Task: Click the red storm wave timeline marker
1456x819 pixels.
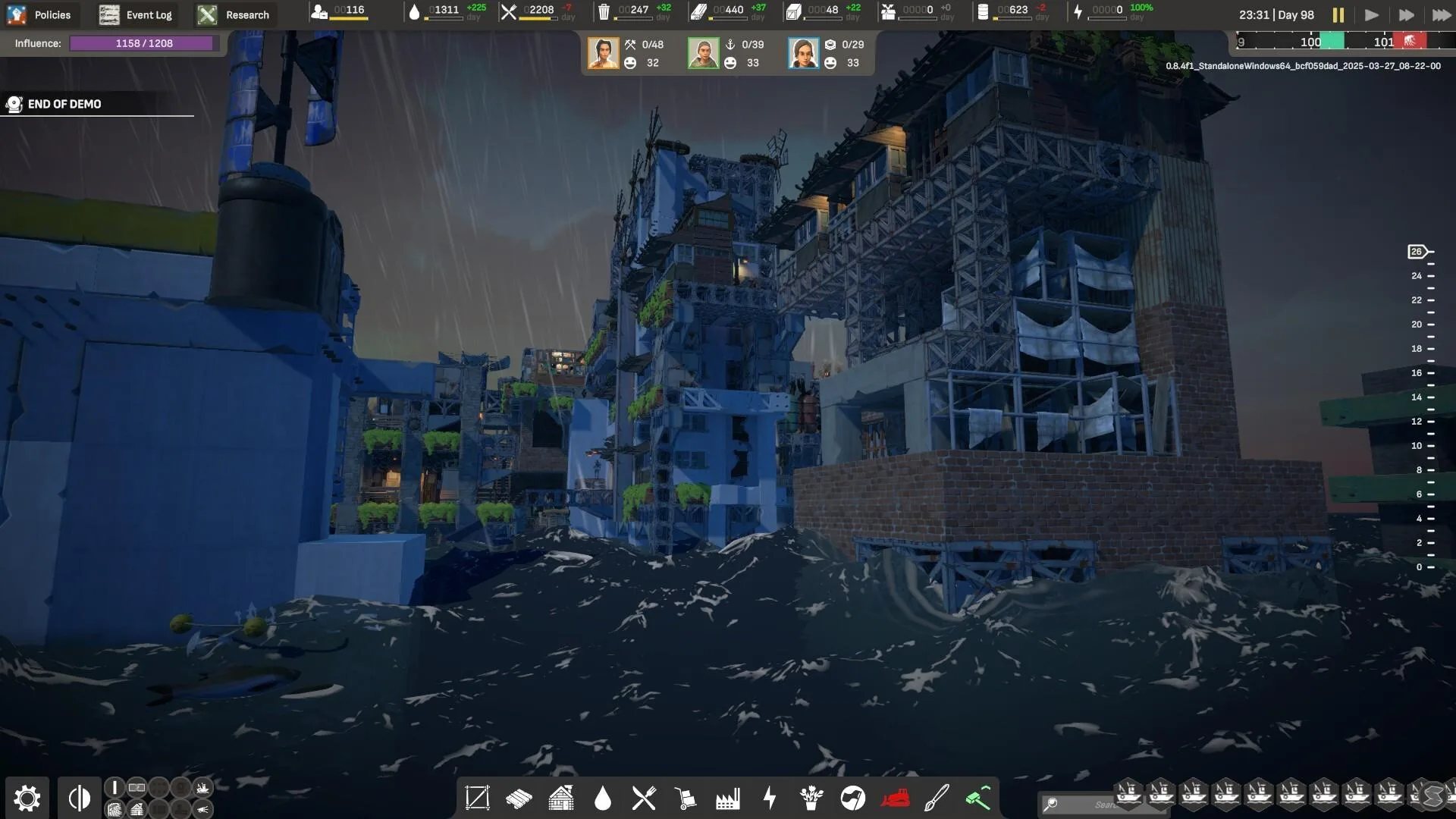Action: (1410, 41)
